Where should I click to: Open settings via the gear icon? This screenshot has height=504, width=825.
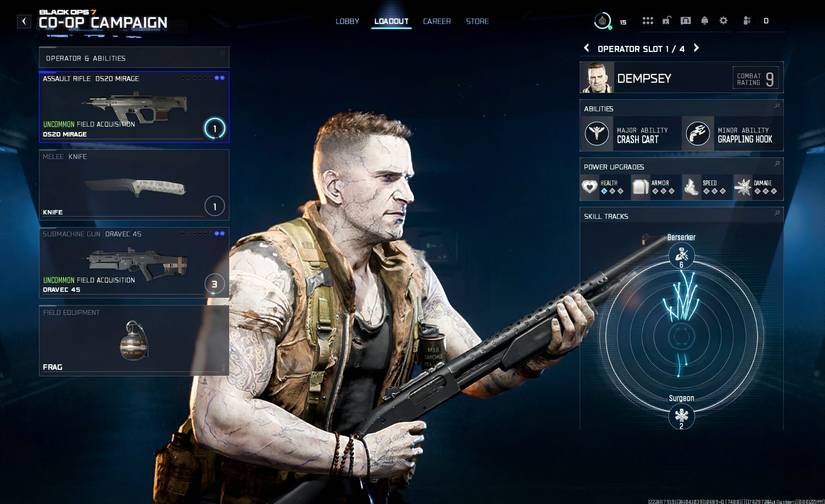point(723,21)
